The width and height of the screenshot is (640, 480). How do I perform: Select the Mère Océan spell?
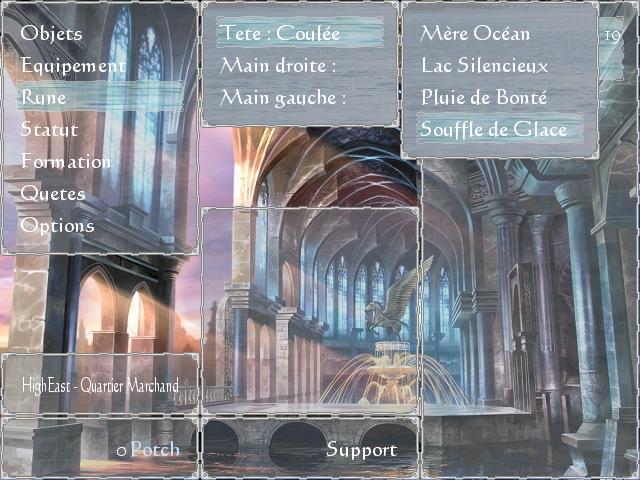click(x=475, y=34)
